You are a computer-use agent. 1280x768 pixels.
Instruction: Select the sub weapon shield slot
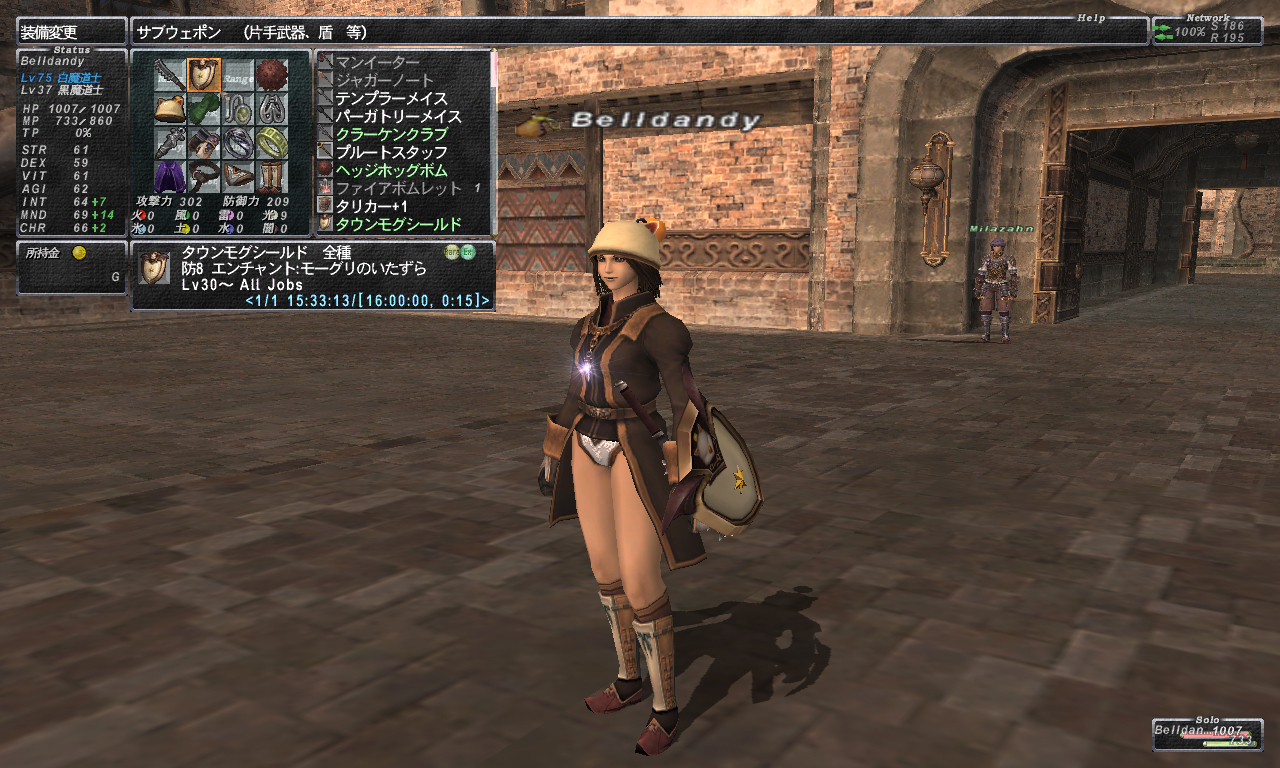(x=204, y=75)
